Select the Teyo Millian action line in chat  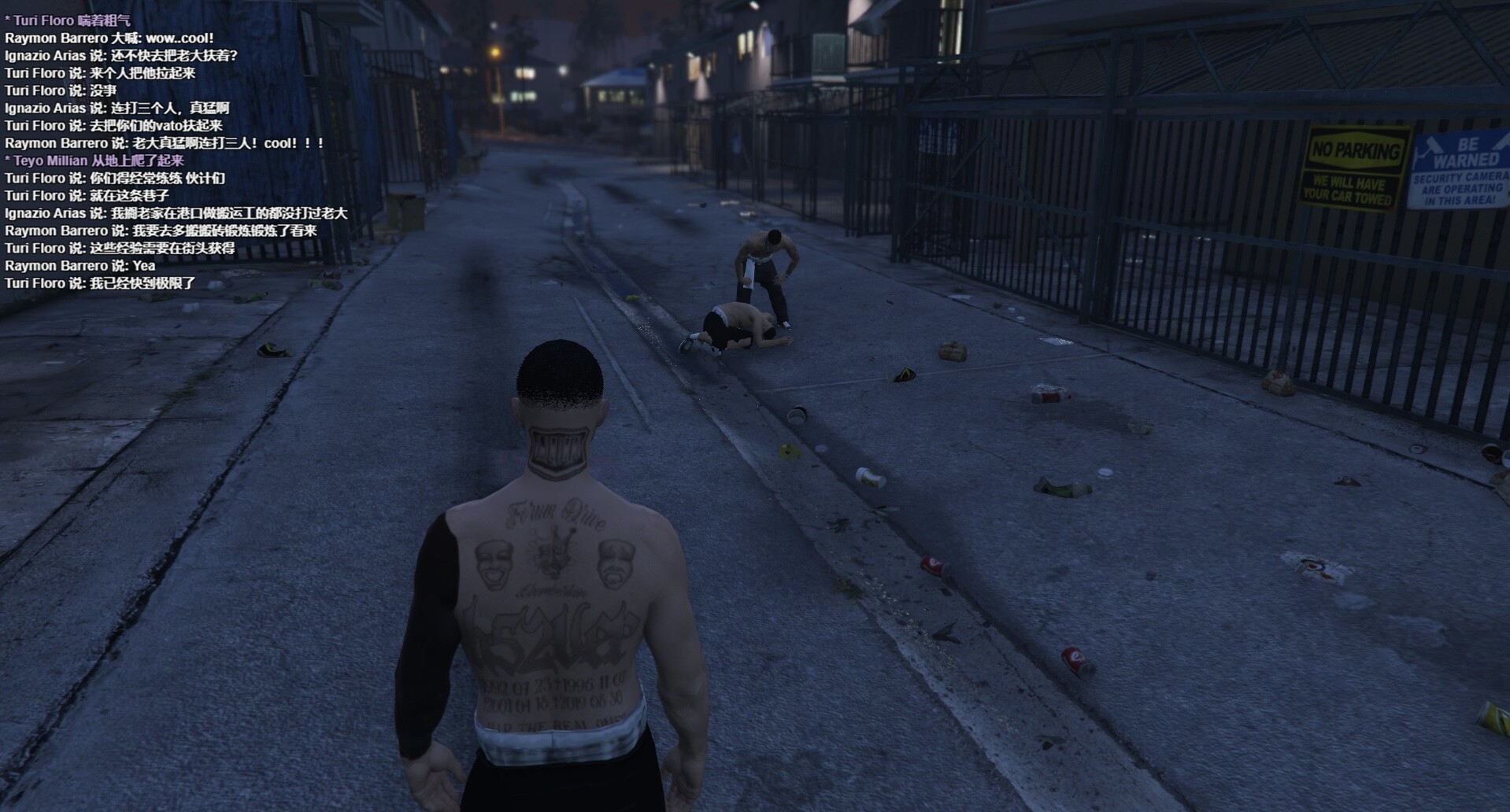tap(94, 161)
